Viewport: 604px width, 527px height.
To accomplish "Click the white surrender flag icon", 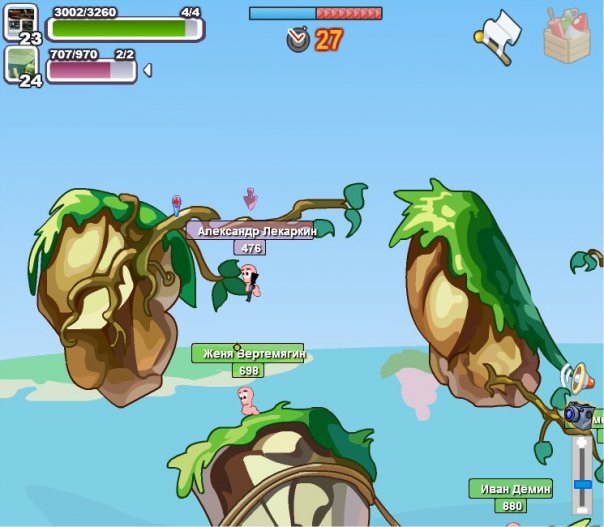I will tap(499, 34).
